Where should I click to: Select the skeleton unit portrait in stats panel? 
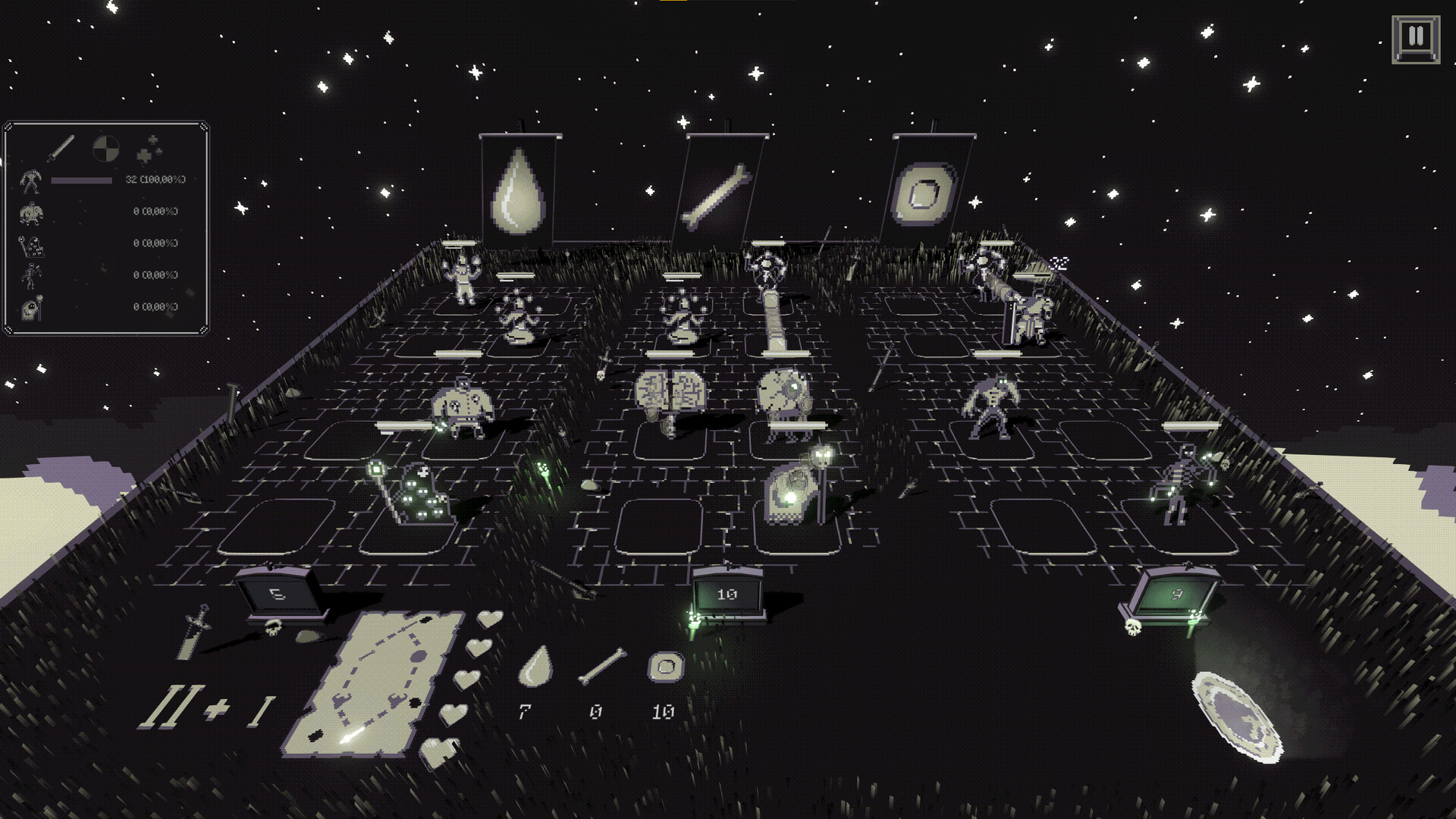coord(30,275)
